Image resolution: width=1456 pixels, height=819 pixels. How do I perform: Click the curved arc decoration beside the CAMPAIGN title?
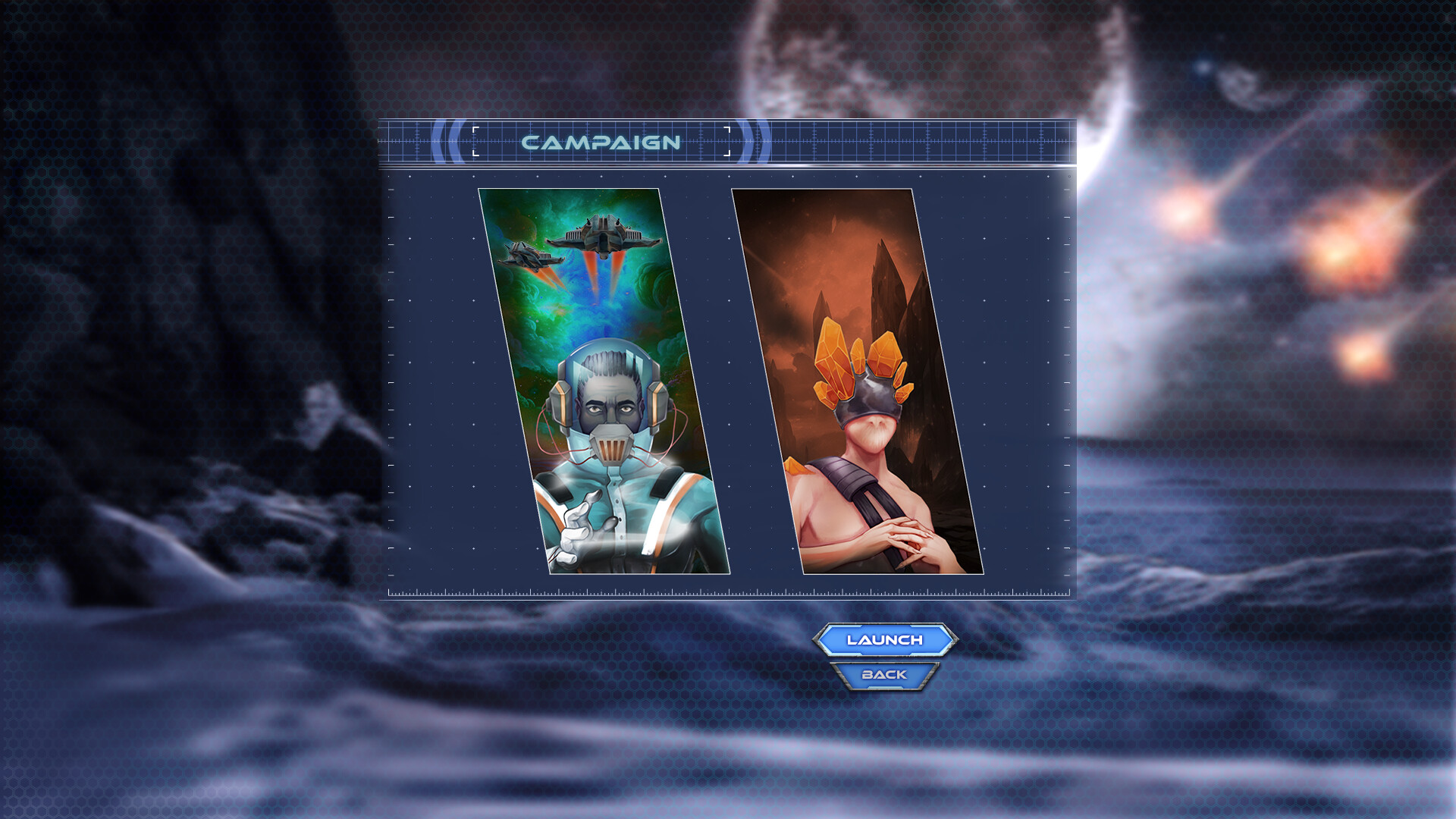click(447, 141)
